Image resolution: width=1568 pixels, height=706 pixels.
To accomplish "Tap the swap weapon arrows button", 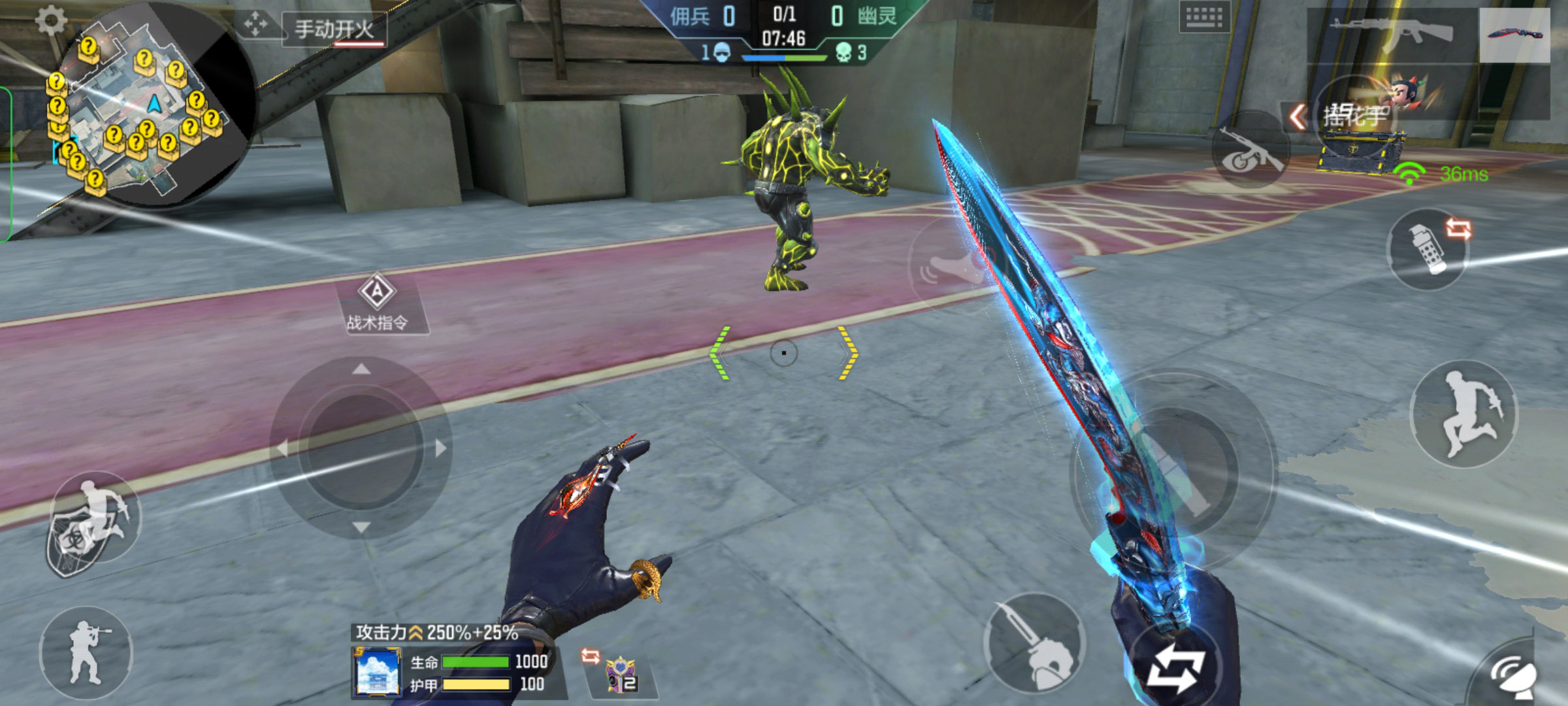I will (x=1176, y=668).
